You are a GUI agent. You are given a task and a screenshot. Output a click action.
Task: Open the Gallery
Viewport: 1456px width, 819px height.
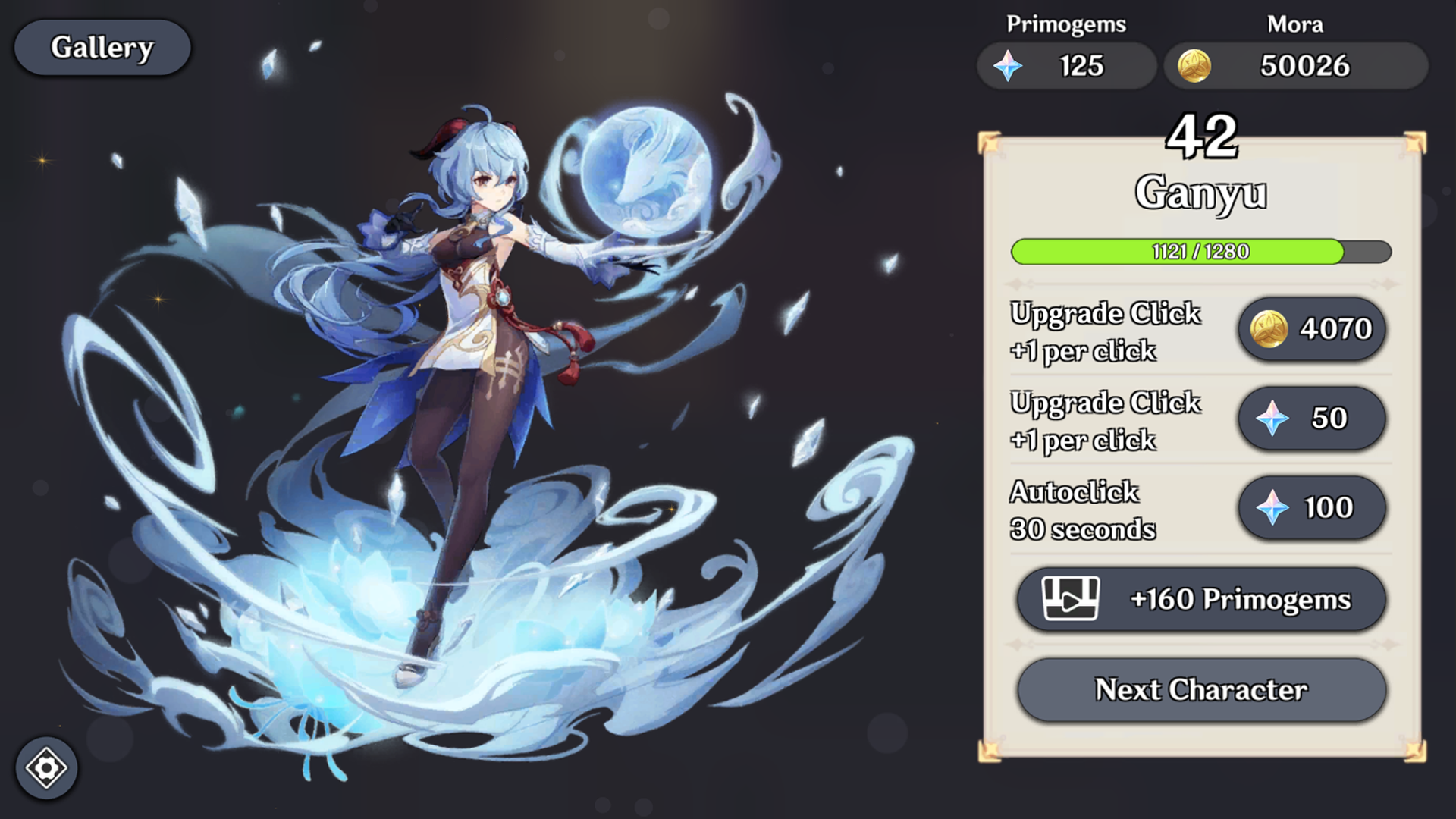point(102,47)
